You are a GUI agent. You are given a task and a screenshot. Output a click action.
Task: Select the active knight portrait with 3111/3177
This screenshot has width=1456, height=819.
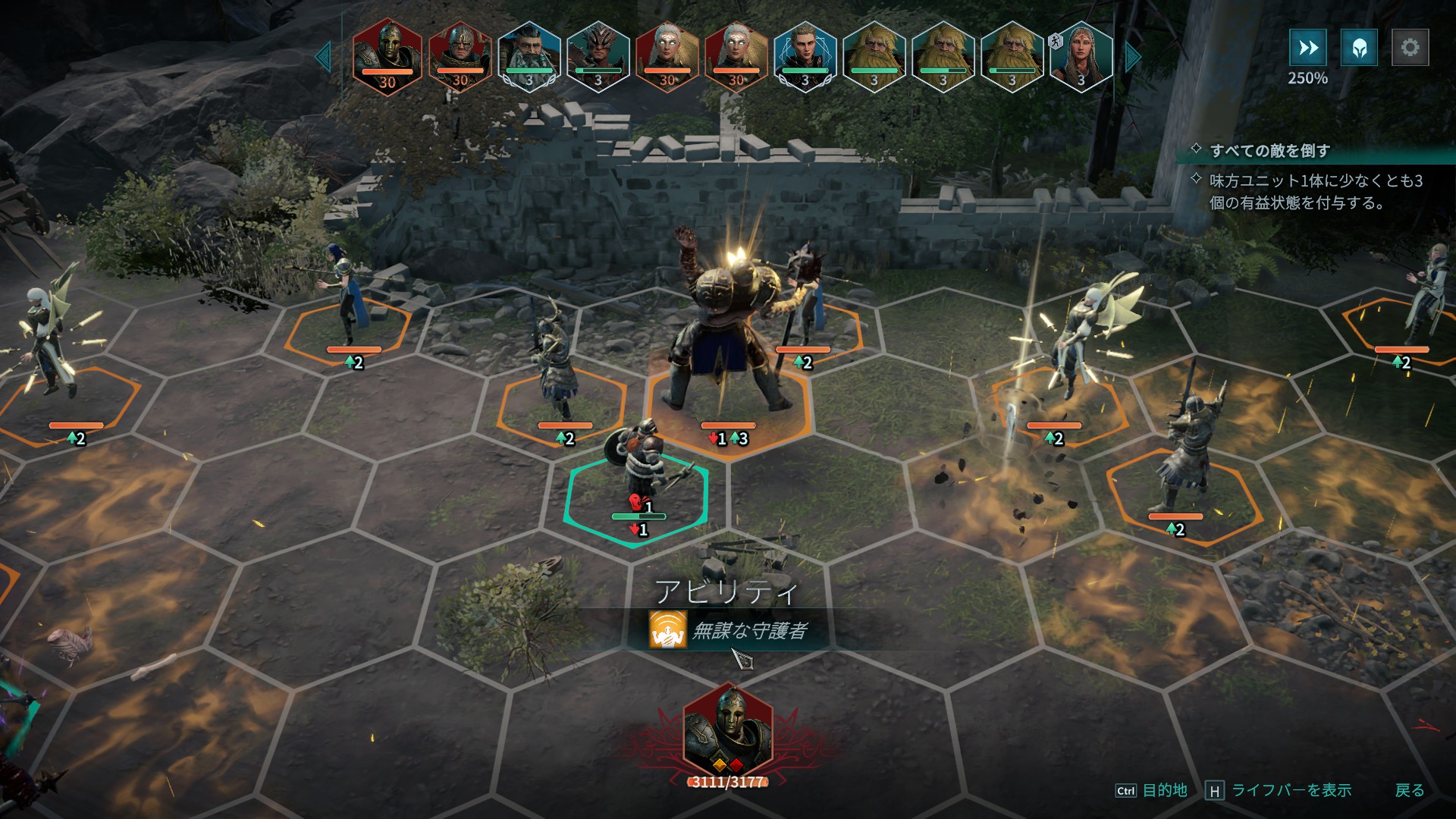click(728, 732)
